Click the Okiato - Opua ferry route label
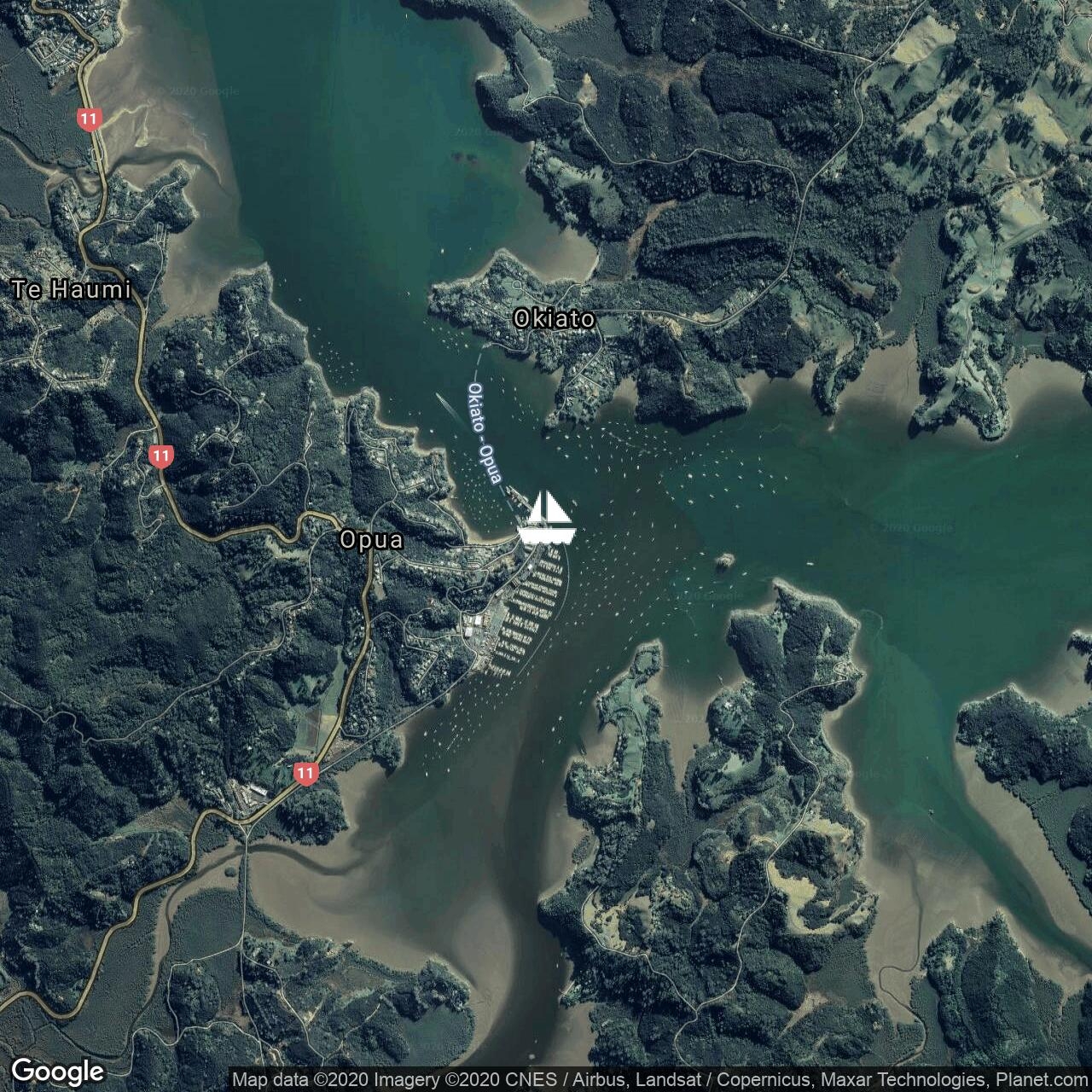 click(x=484, y=434)
